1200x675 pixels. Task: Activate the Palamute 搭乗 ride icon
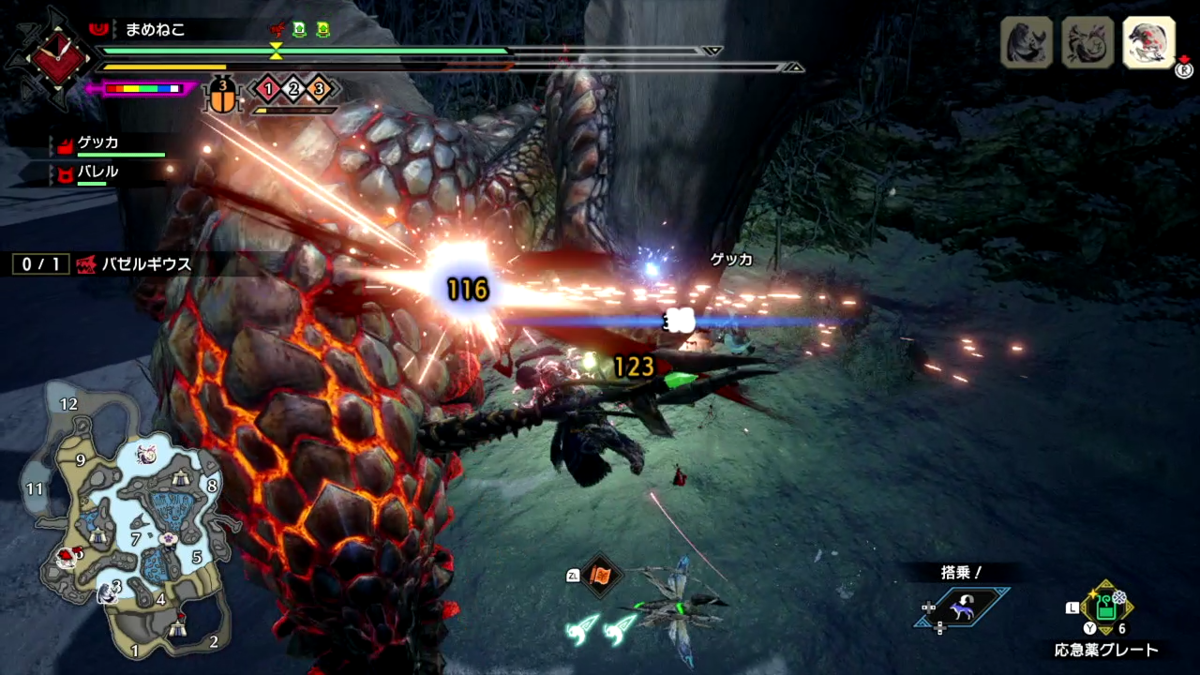point(961,607)
